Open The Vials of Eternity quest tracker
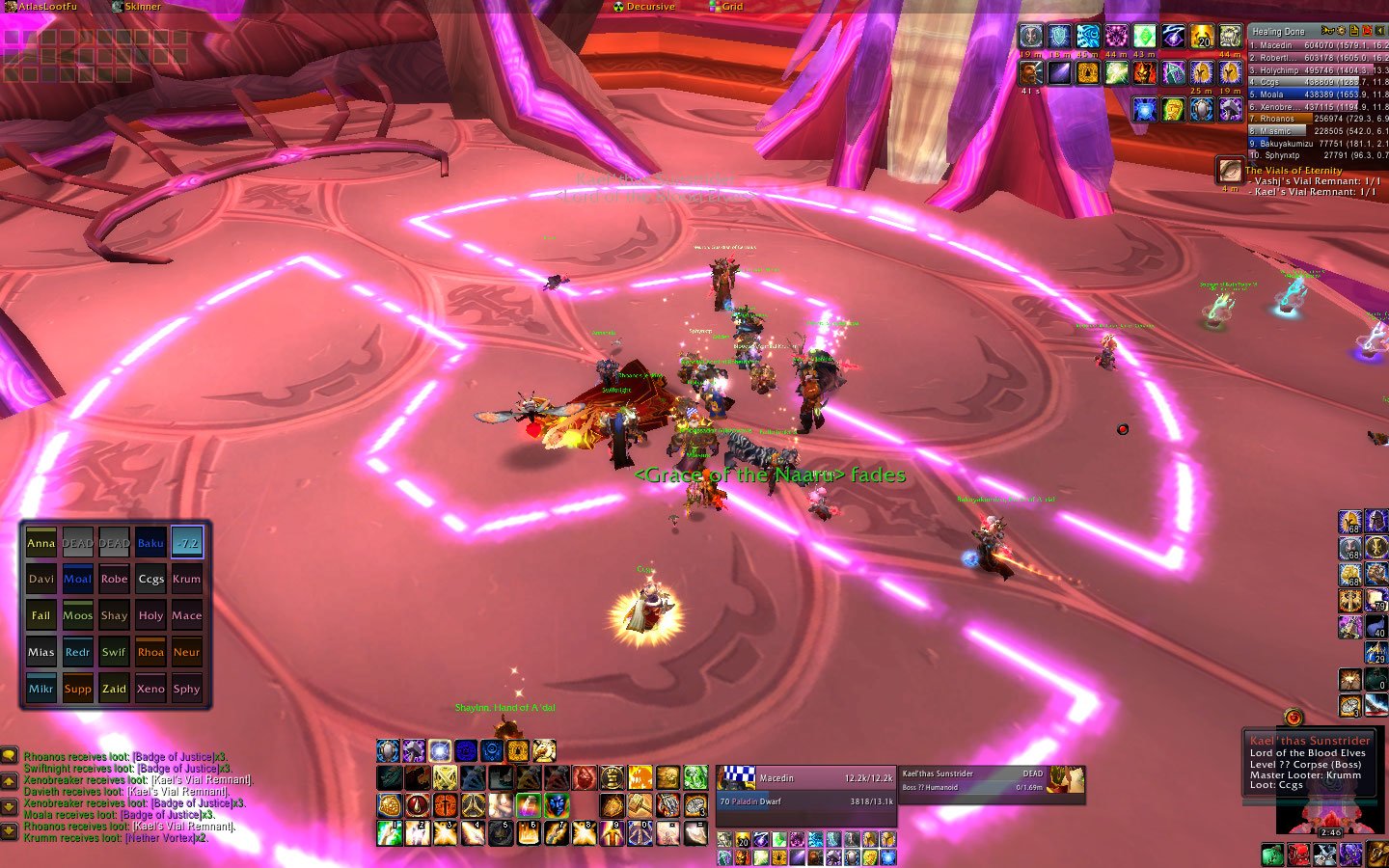 (x=1294, y=171)
